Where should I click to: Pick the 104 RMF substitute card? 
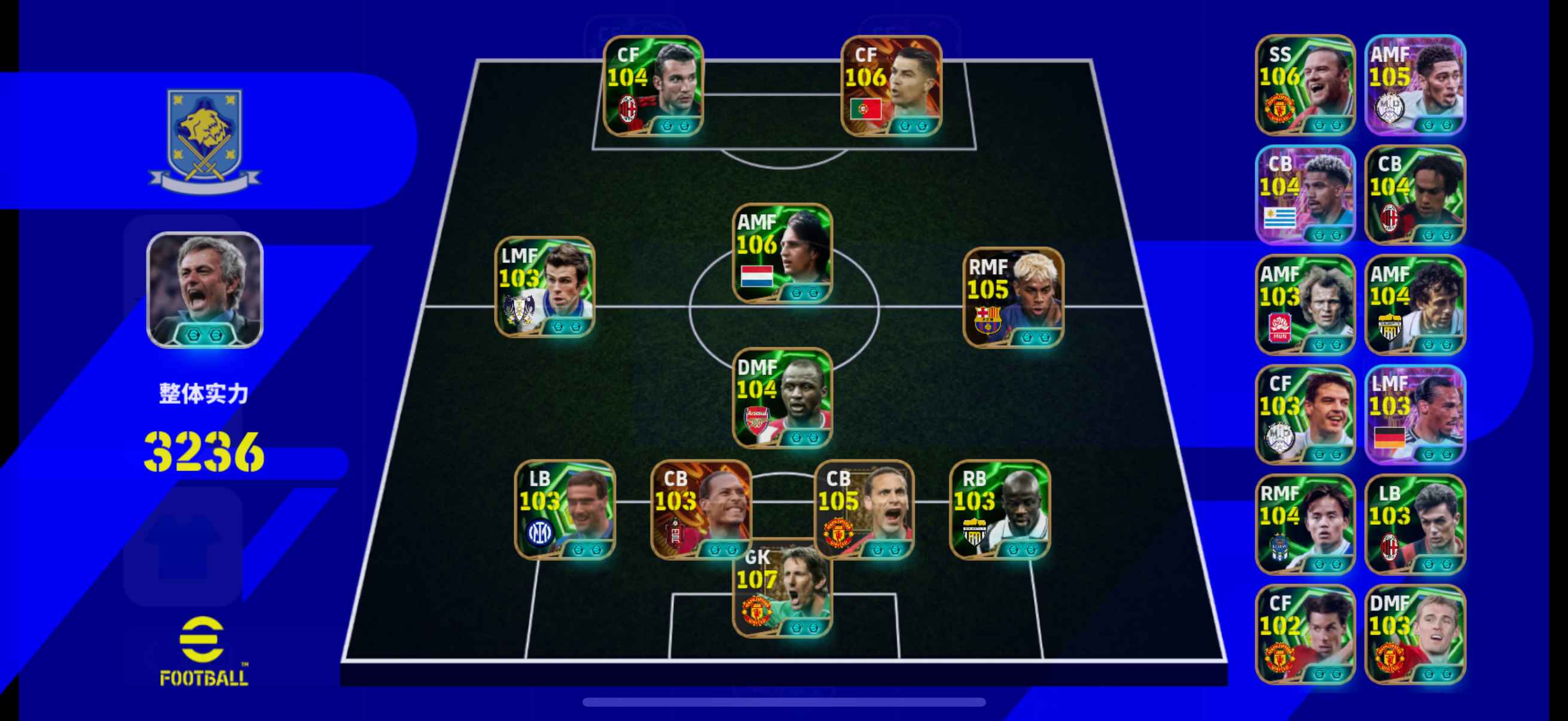coord(1305,524)
